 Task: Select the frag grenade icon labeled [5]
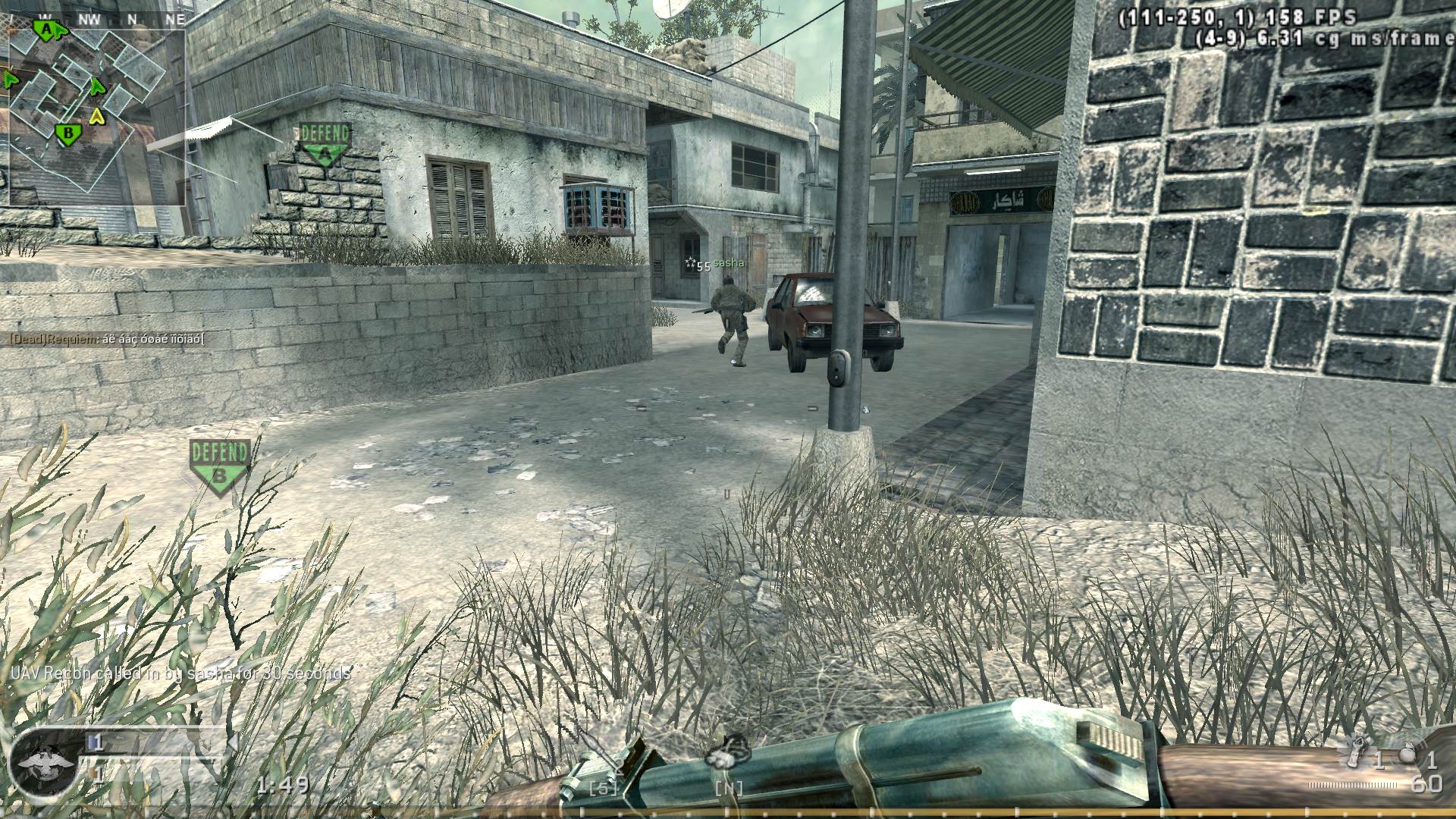click(x=601, y=766)
